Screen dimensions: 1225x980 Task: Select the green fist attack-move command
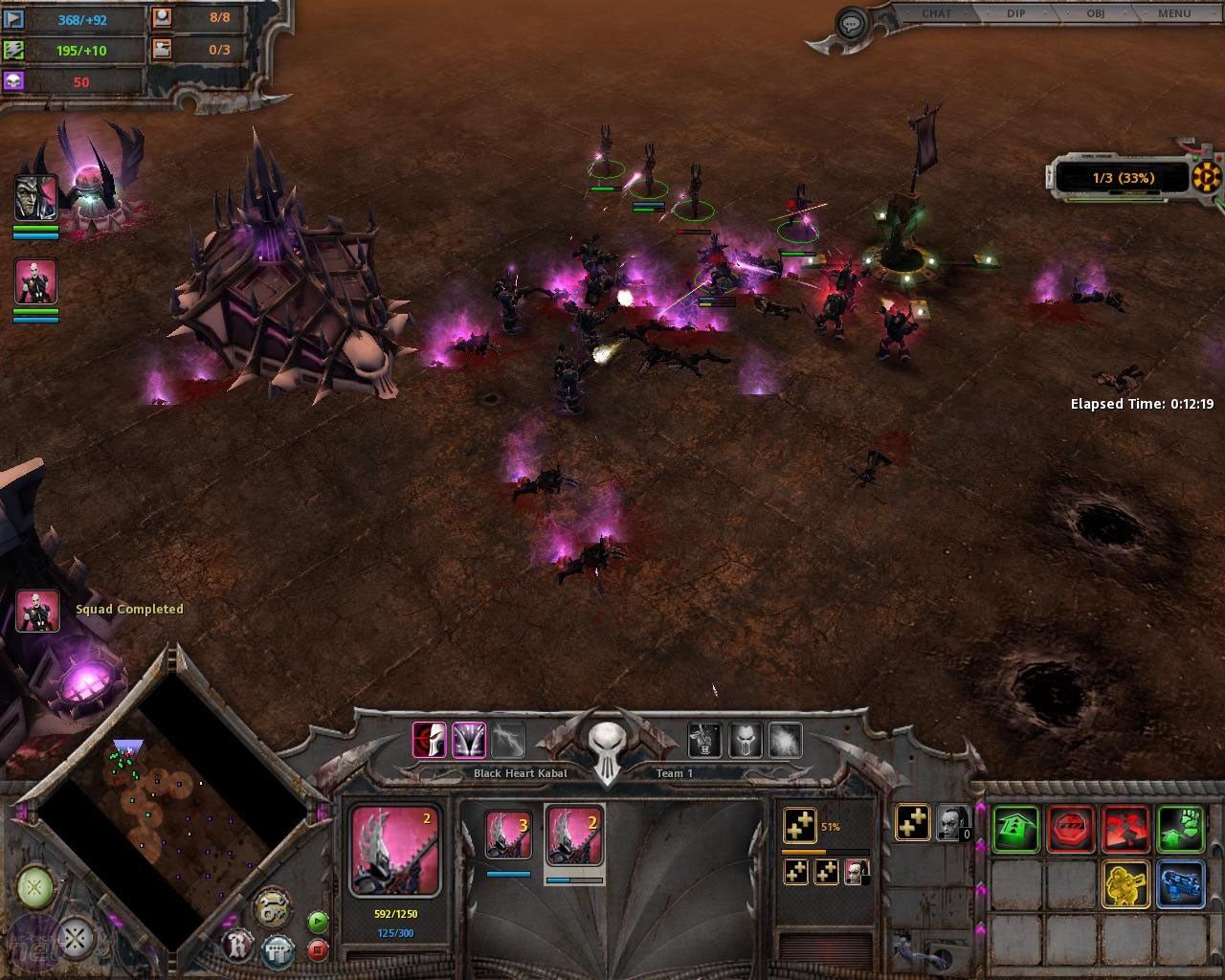click(x=1181, y=829)
